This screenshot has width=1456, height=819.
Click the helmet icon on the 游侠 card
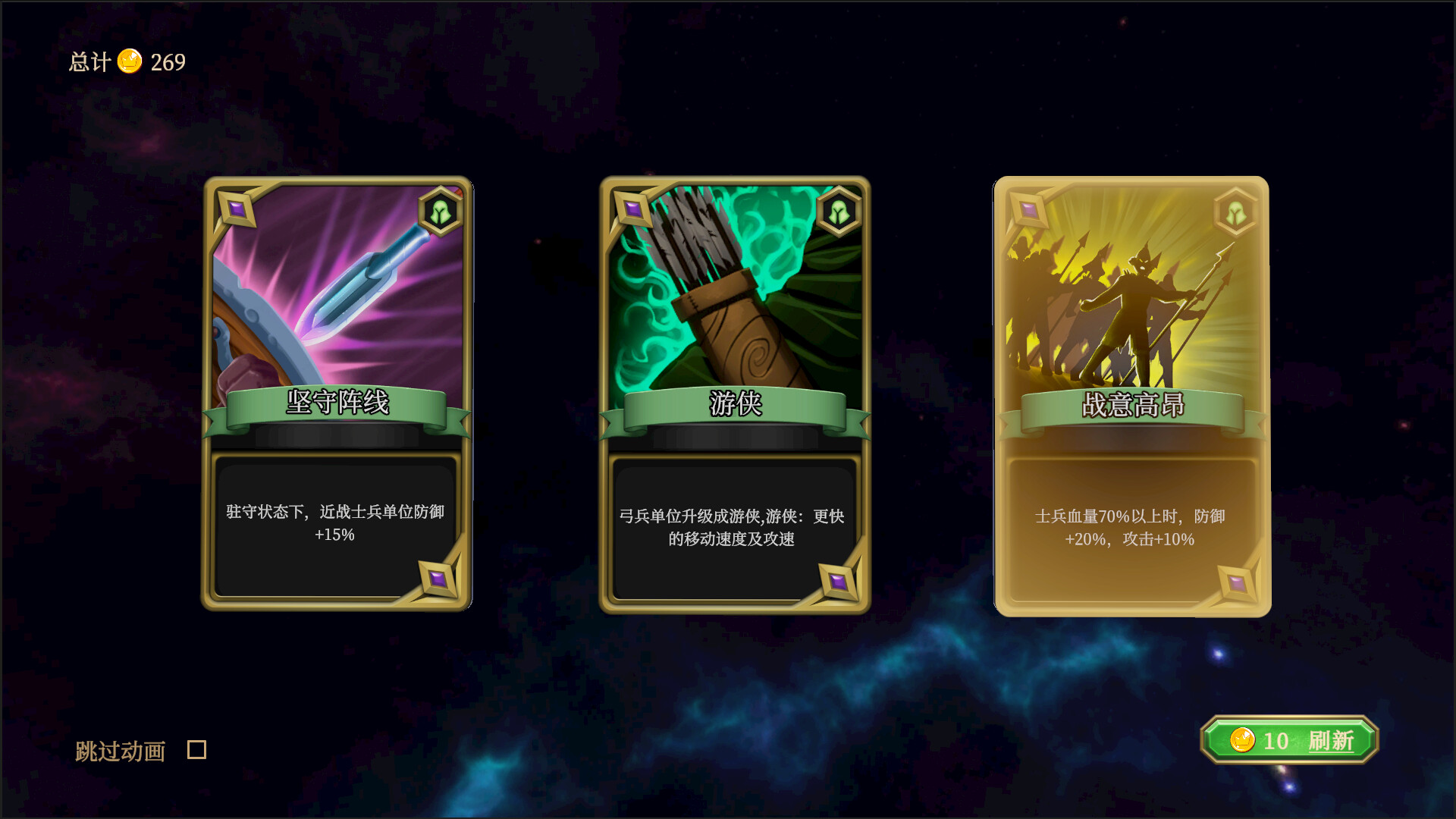(838, 212)
